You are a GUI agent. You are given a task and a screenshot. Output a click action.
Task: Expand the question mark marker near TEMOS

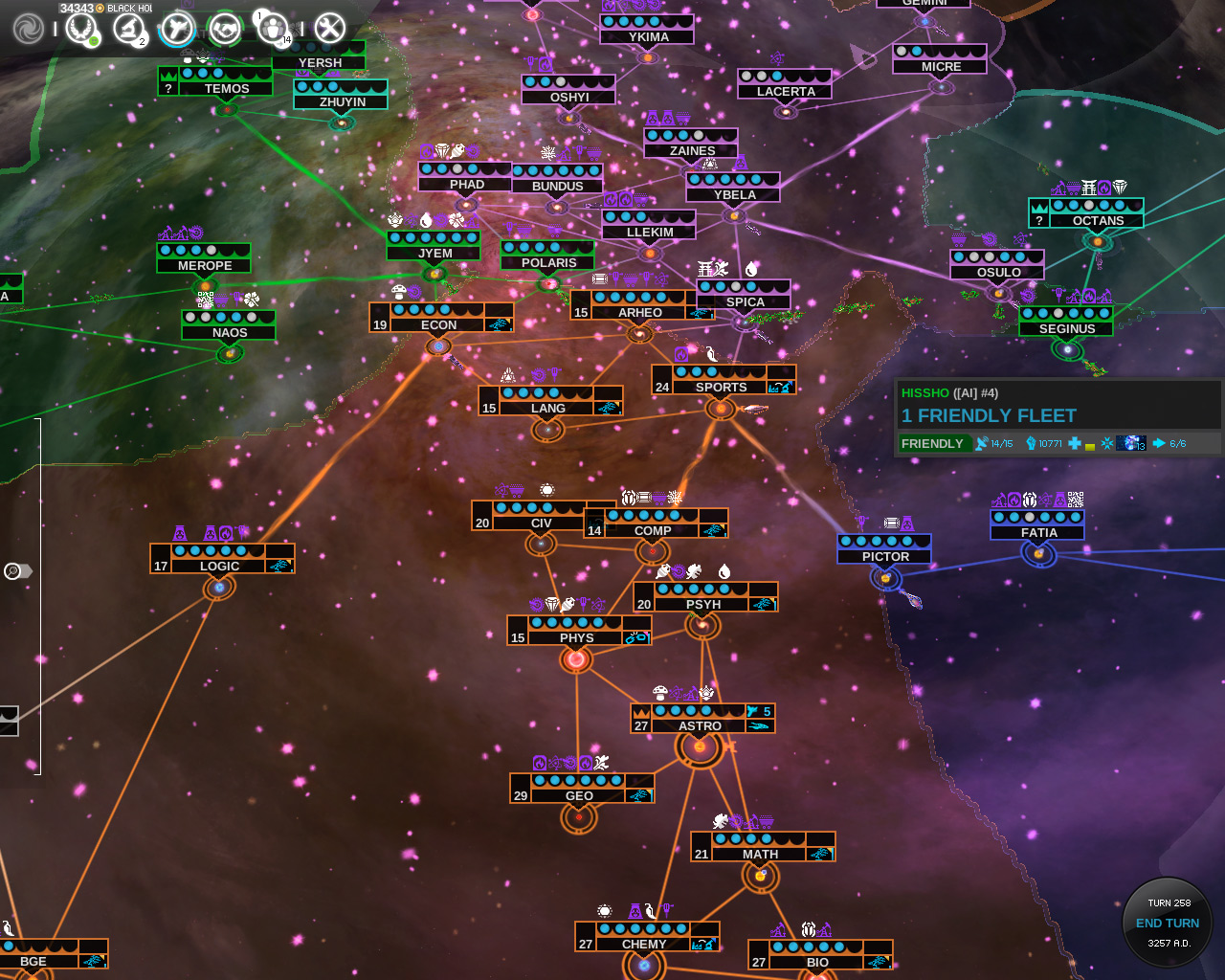click(x=169, y=89)
